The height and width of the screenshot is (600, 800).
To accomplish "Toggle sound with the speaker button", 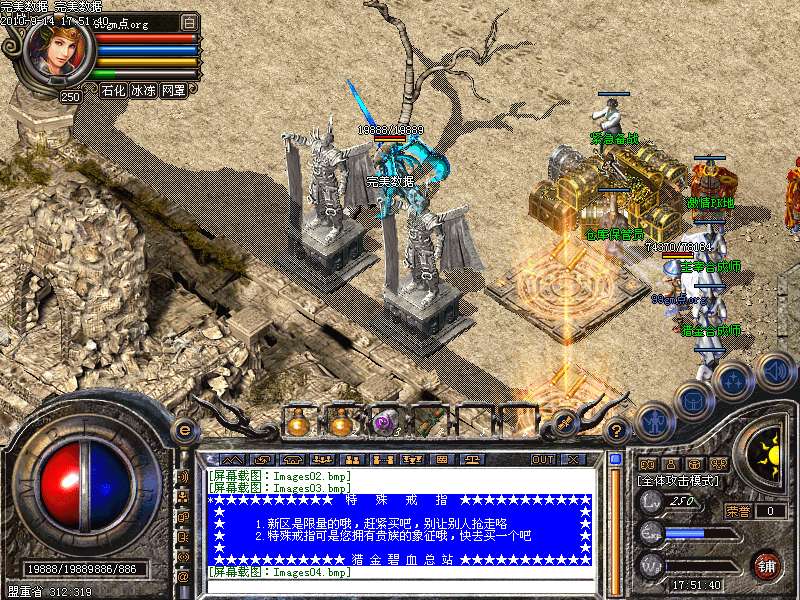I will tap(775, 371).
